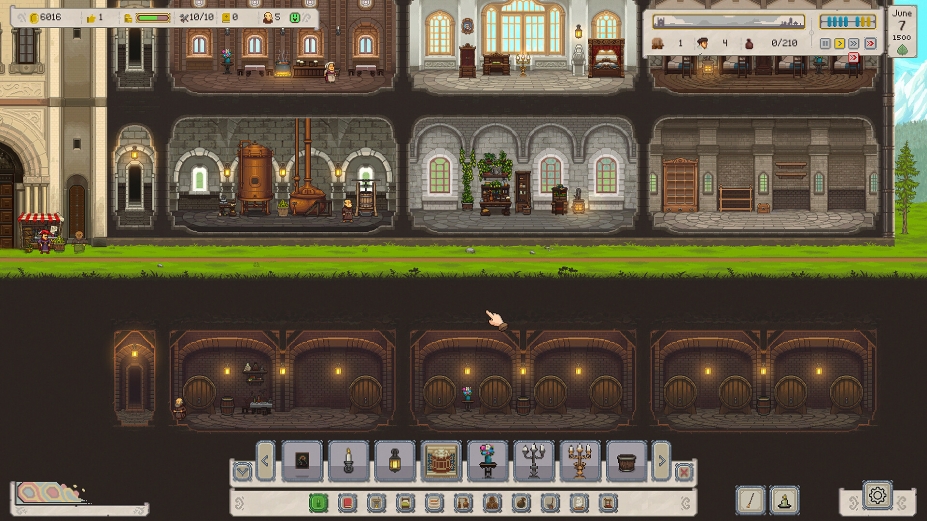Show next items with right arrow
The image size is (927, 521).
pos(661,461)
